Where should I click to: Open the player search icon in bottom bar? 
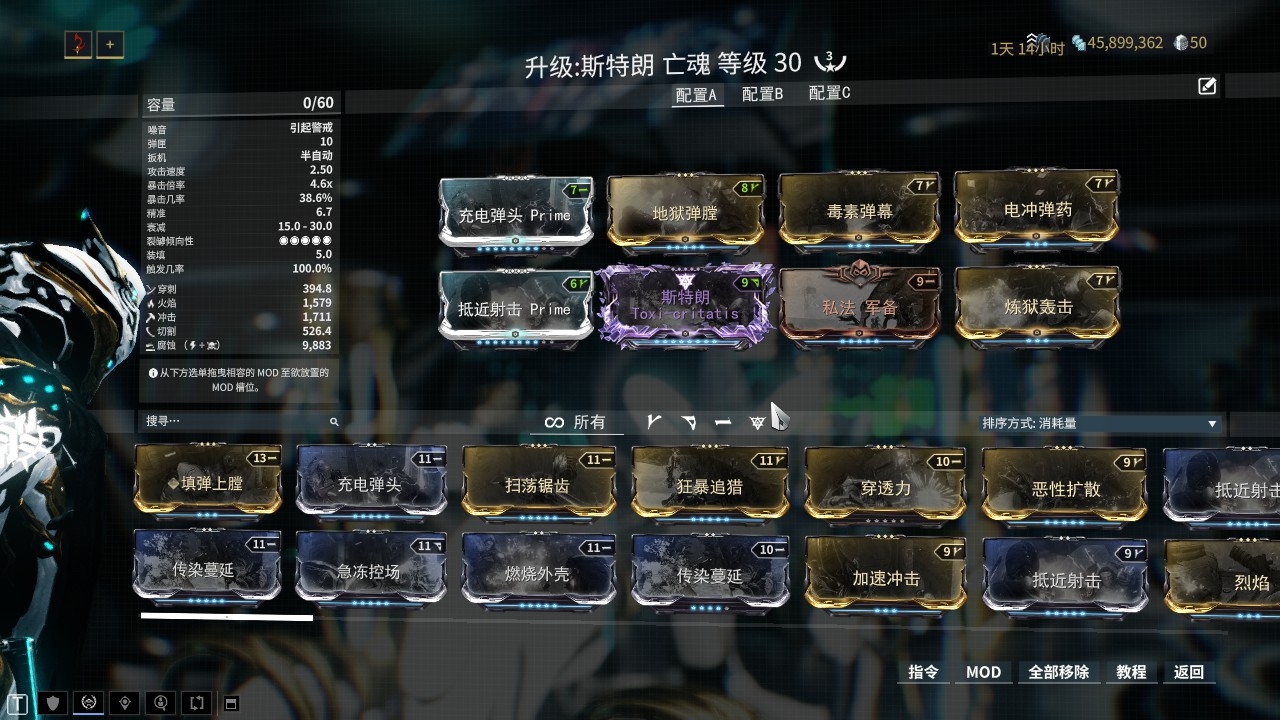click(159, 703)
